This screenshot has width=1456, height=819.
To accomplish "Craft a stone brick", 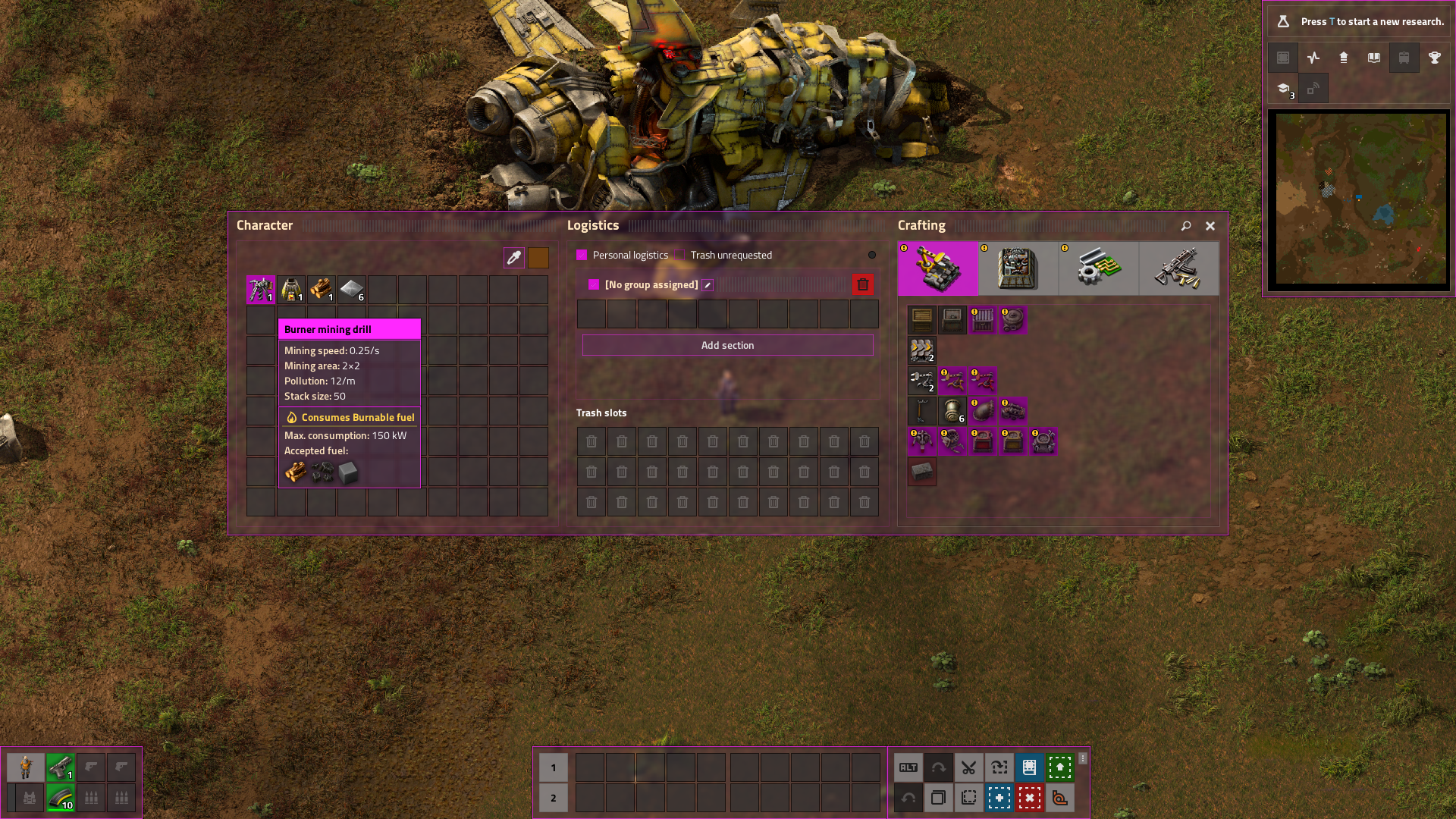I will (x=922, y=472).
